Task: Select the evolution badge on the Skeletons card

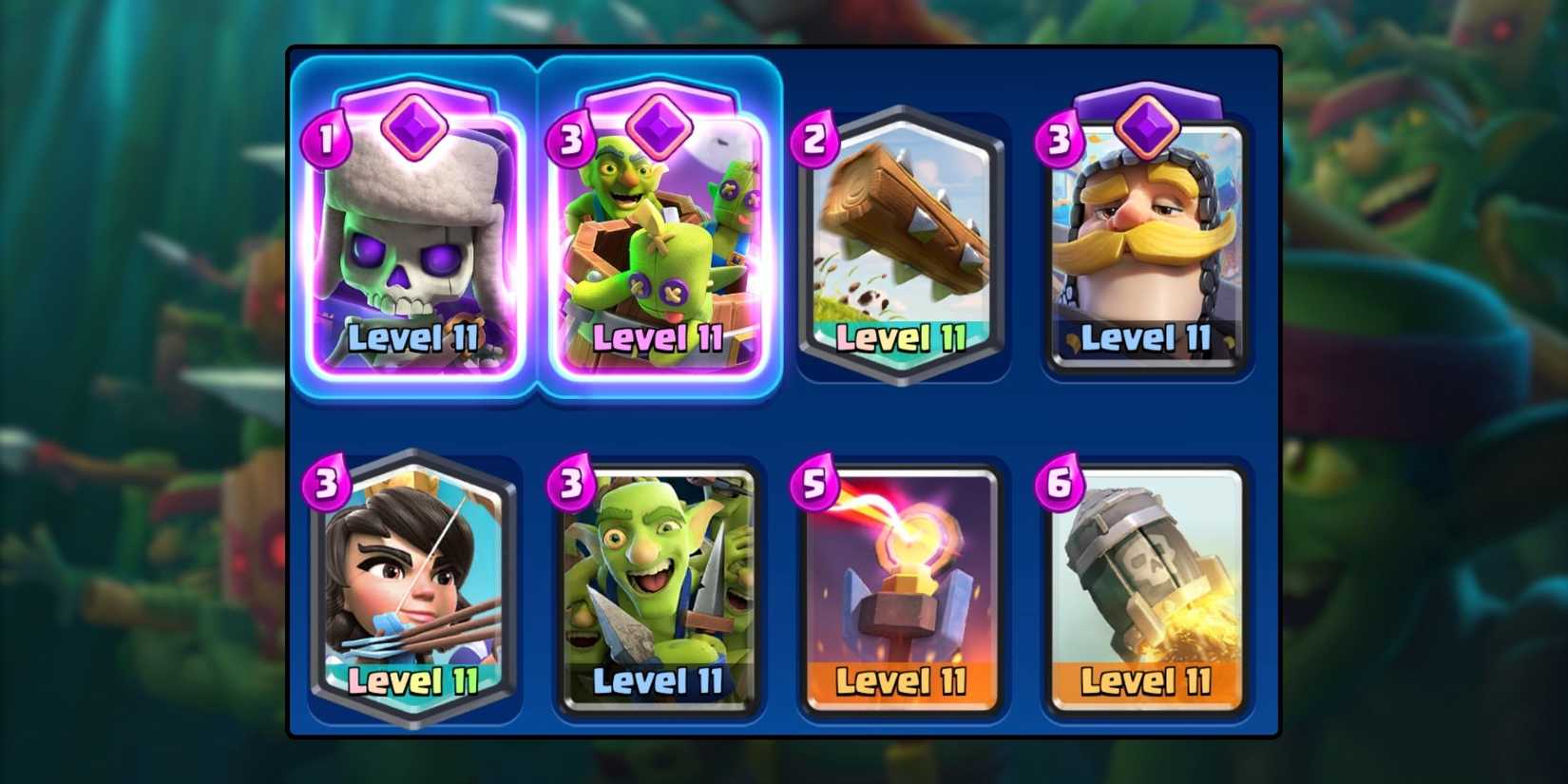Action: click(x=415, y=127)
